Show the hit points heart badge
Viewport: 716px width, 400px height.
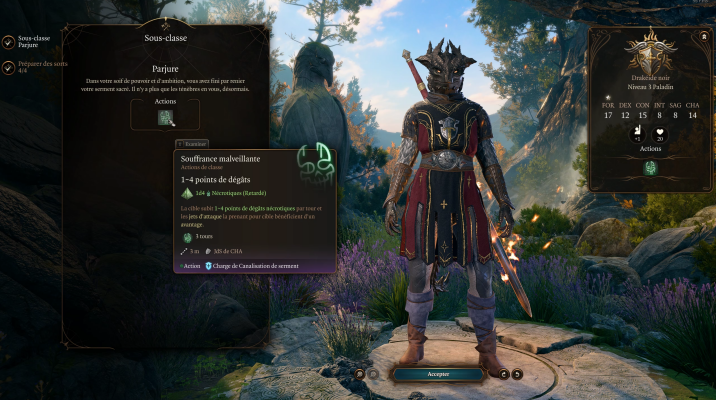661,134
